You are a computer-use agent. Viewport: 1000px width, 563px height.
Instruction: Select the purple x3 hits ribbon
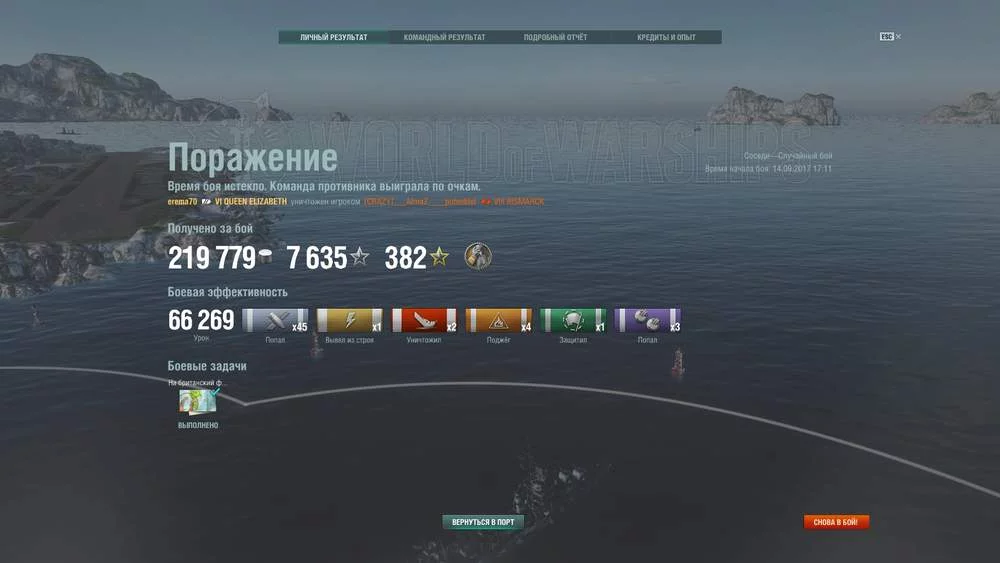(647, 320)
